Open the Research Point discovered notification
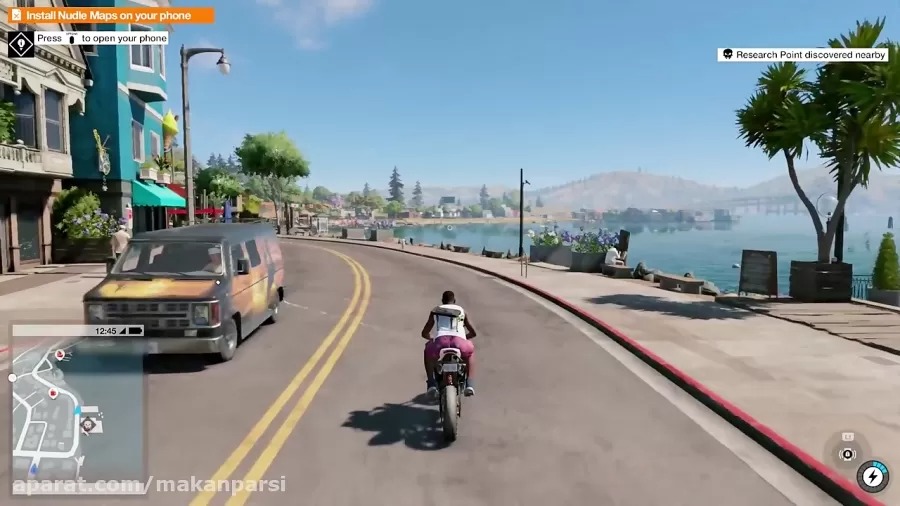This screenshot has height=506, width=900. (802, 55)
